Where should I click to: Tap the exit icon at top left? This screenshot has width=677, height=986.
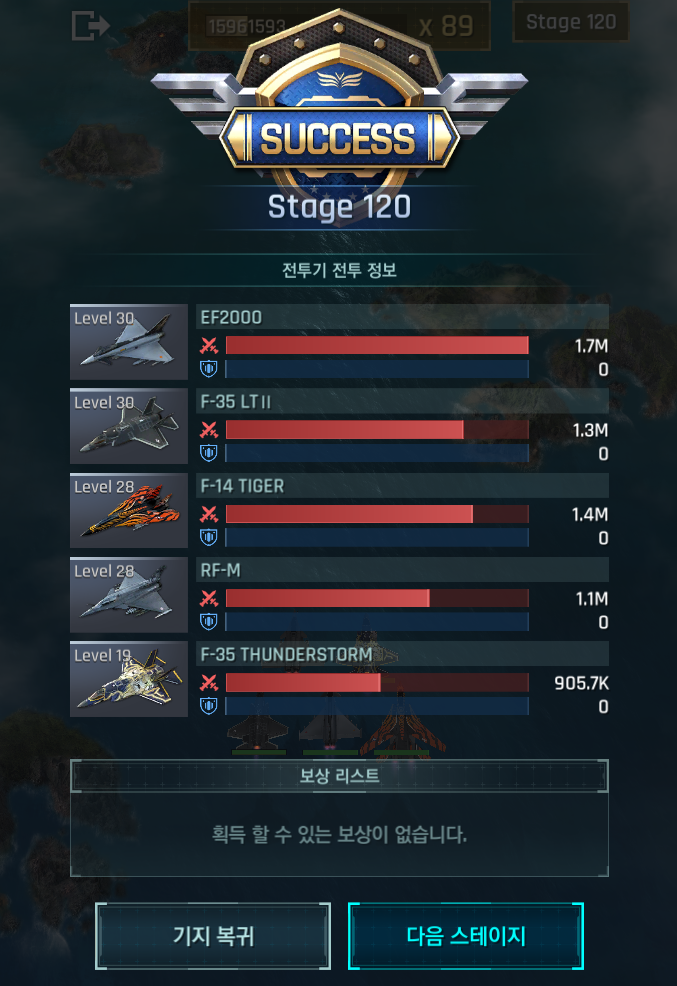[x=90, y=26]
